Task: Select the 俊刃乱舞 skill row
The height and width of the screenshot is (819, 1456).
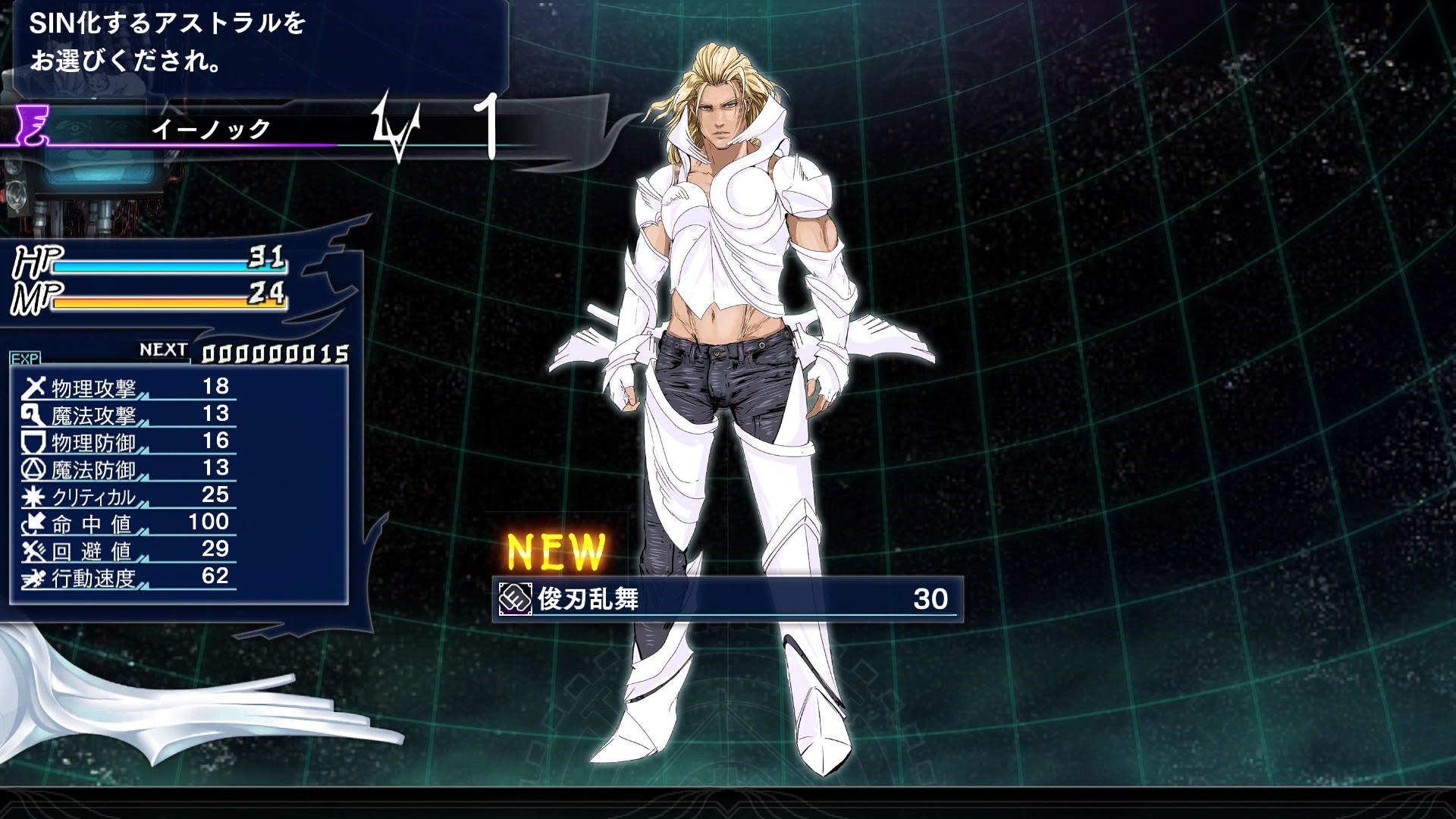Action: point(726,599)
